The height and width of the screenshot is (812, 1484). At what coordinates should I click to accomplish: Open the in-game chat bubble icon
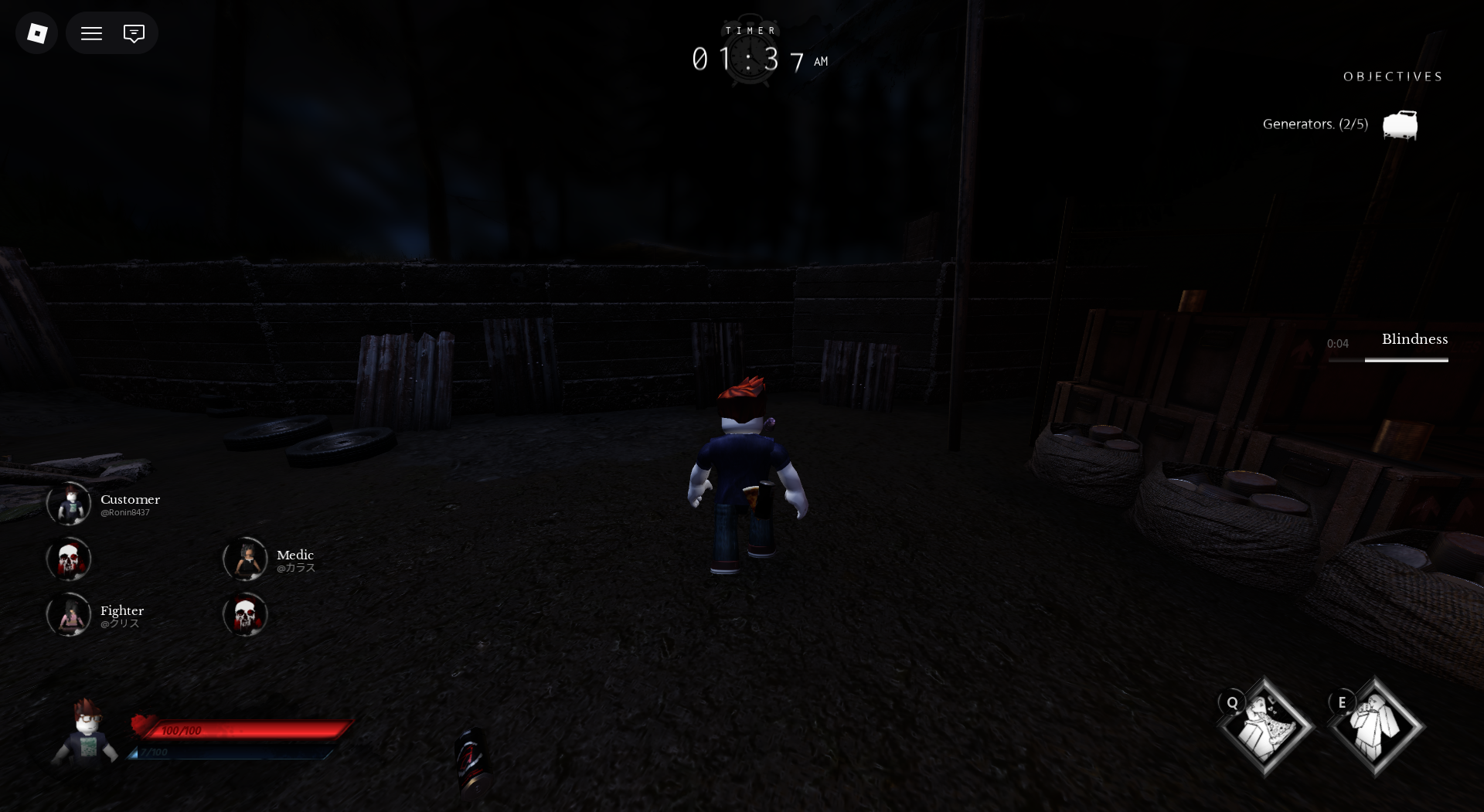click(134, 32)
